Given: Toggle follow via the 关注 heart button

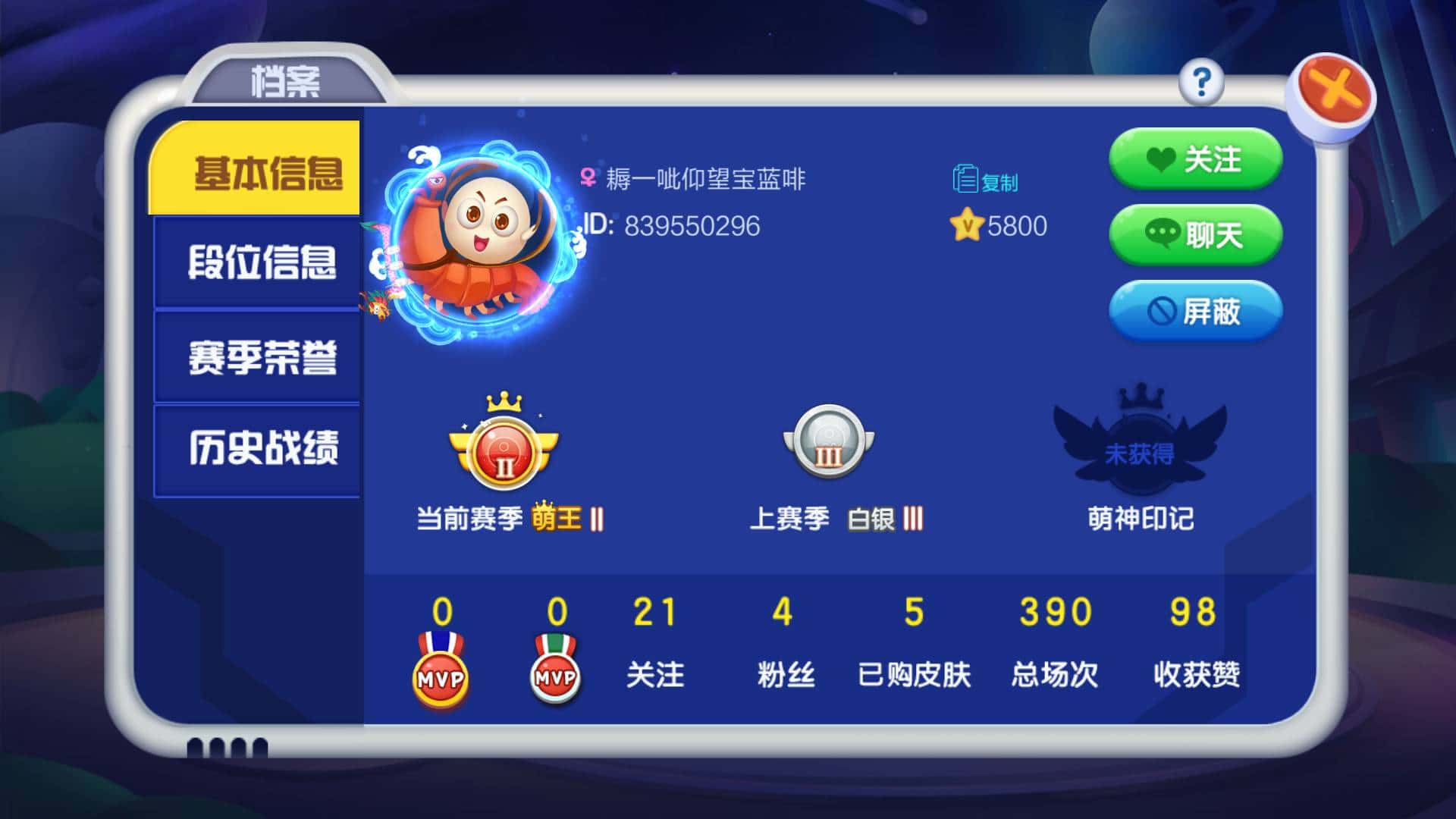Looking at the screenshot, I should click(x=1195, y=159).
